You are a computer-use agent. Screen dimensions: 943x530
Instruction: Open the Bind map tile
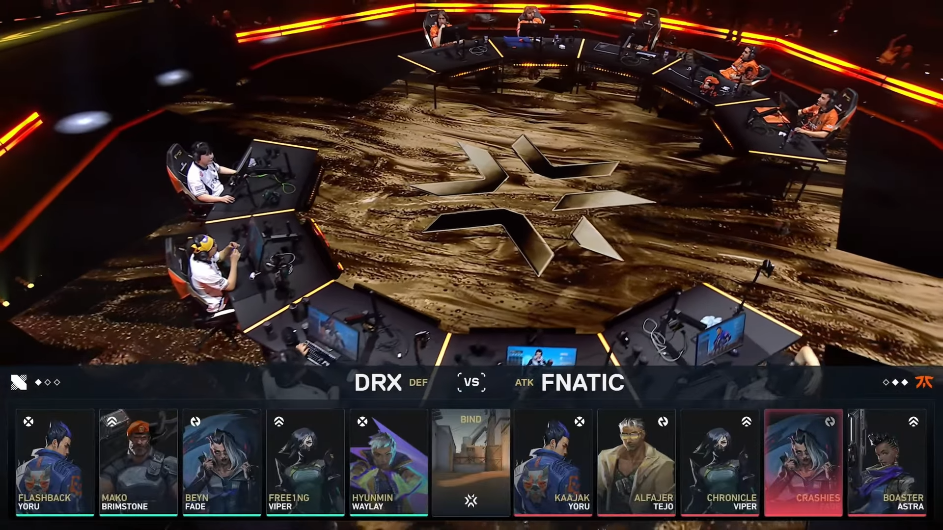tap(471, 461)
